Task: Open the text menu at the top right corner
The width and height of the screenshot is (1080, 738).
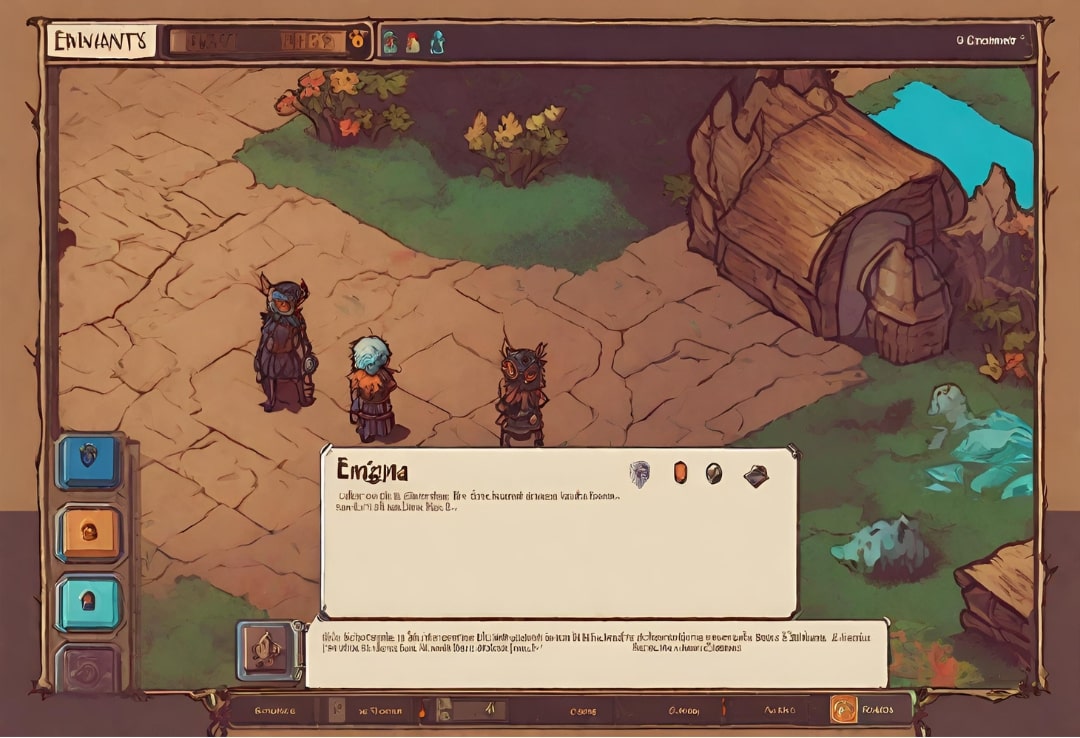Action: [989, 41]
